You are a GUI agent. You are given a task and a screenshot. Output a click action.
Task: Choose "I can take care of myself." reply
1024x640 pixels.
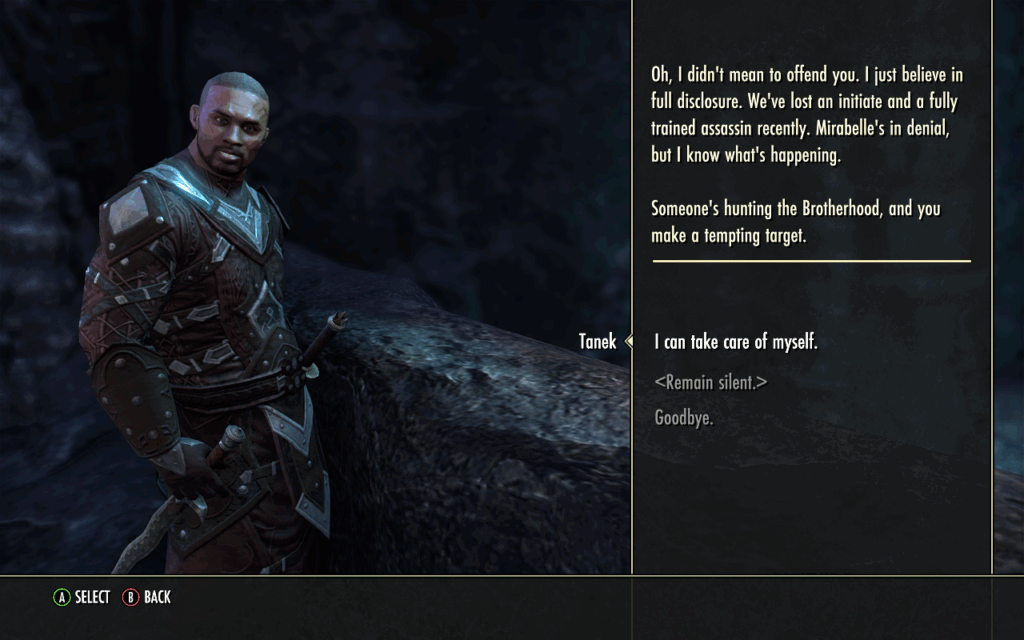tap(735, 342)
